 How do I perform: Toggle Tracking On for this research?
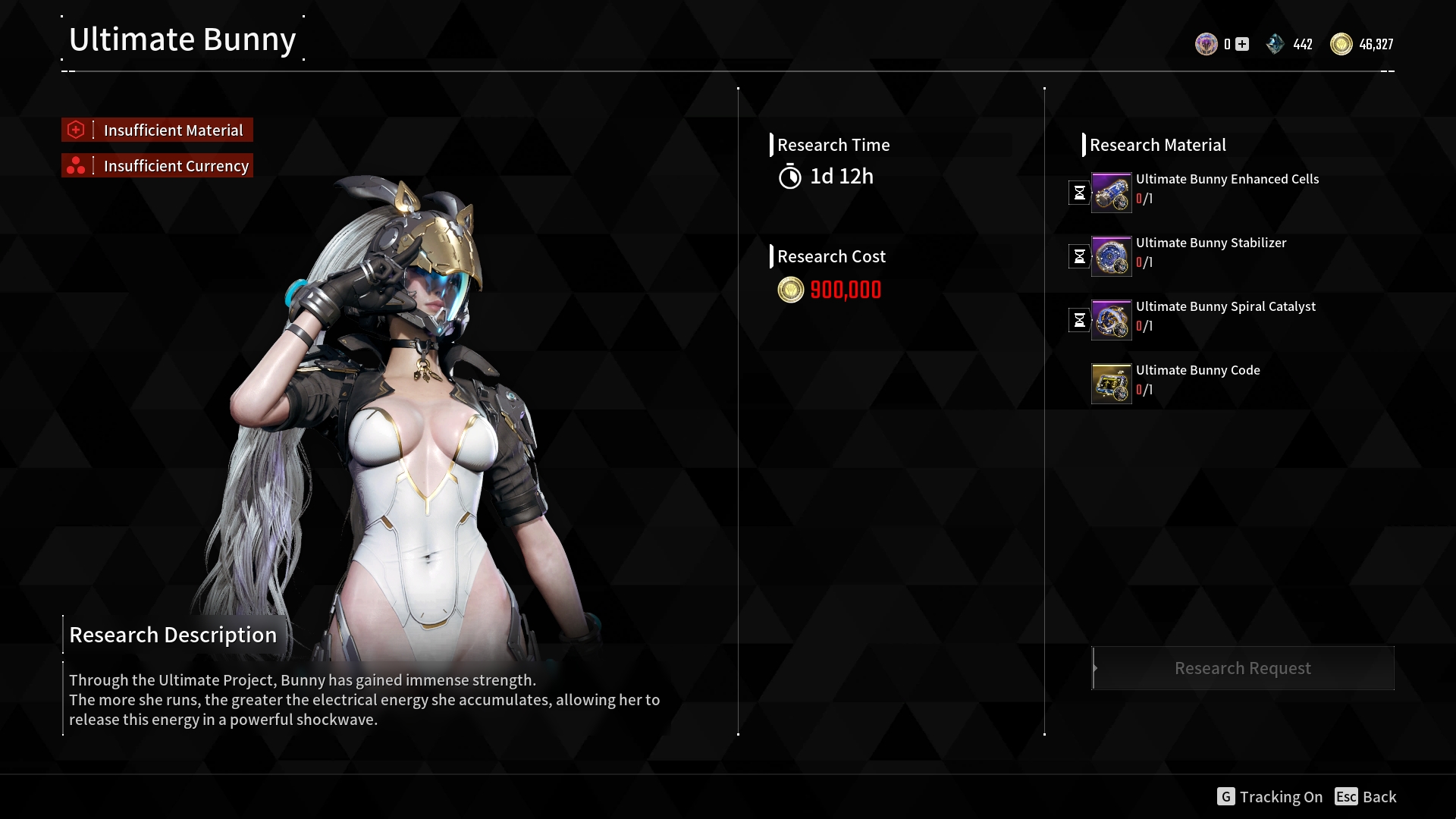click(x=1270, y=797)
